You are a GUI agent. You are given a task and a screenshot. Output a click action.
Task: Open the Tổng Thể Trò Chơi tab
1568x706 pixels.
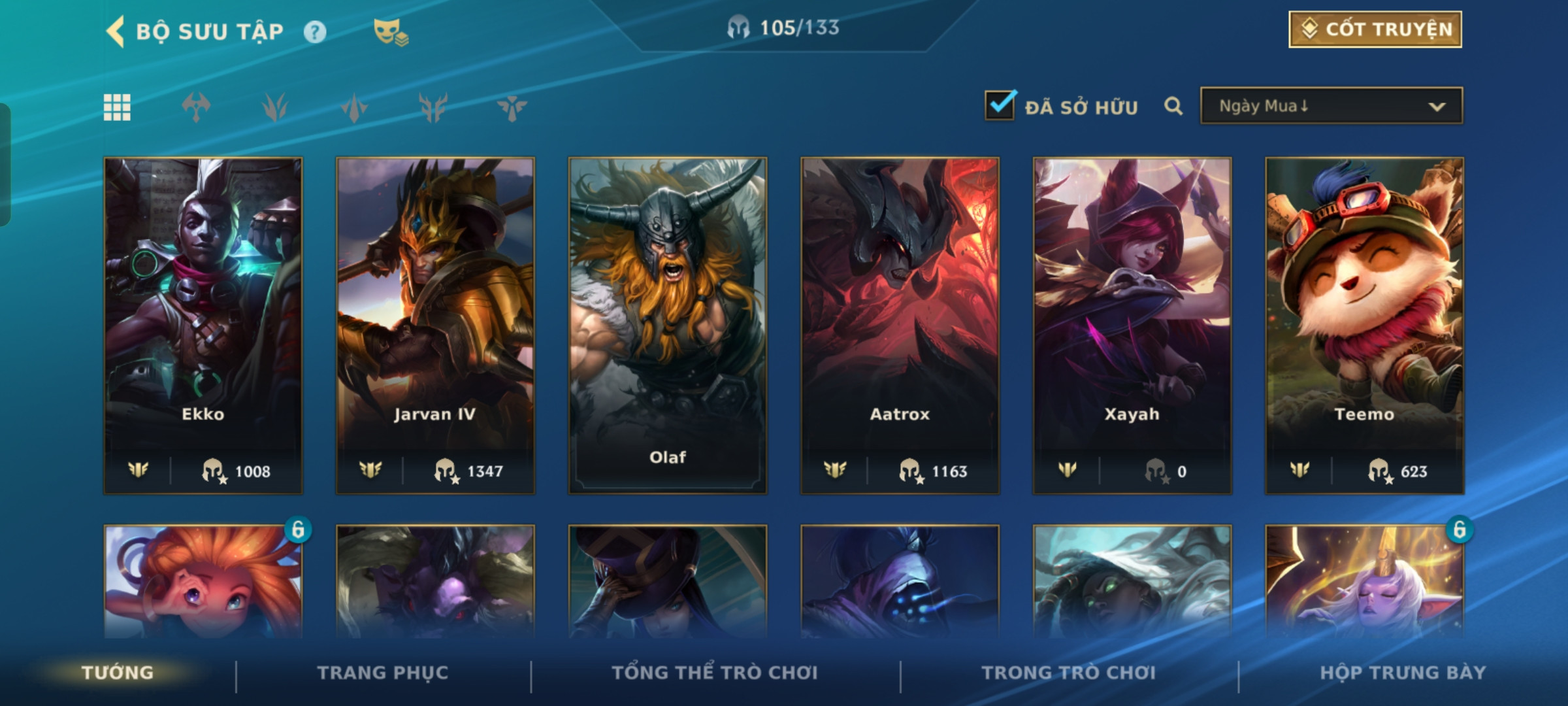tap(715, 673)
